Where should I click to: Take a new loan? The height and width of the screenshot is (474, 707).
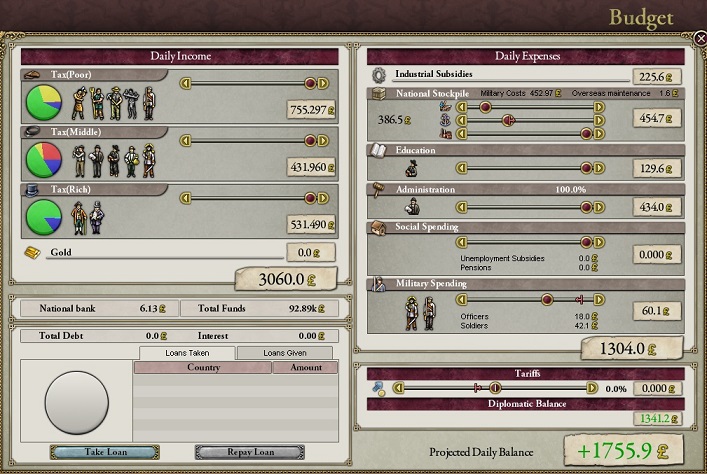[104, 452]
